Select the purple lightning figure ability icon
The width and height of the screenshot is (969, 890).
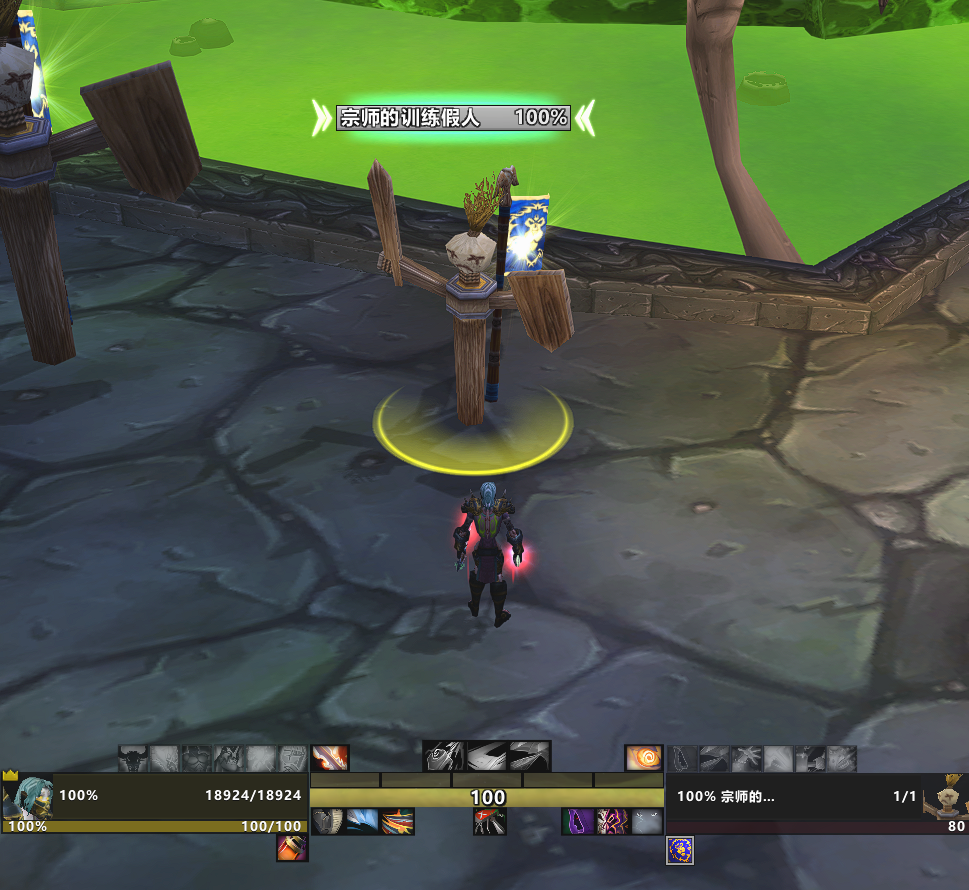pyautogui.click(x=612, y=822)
